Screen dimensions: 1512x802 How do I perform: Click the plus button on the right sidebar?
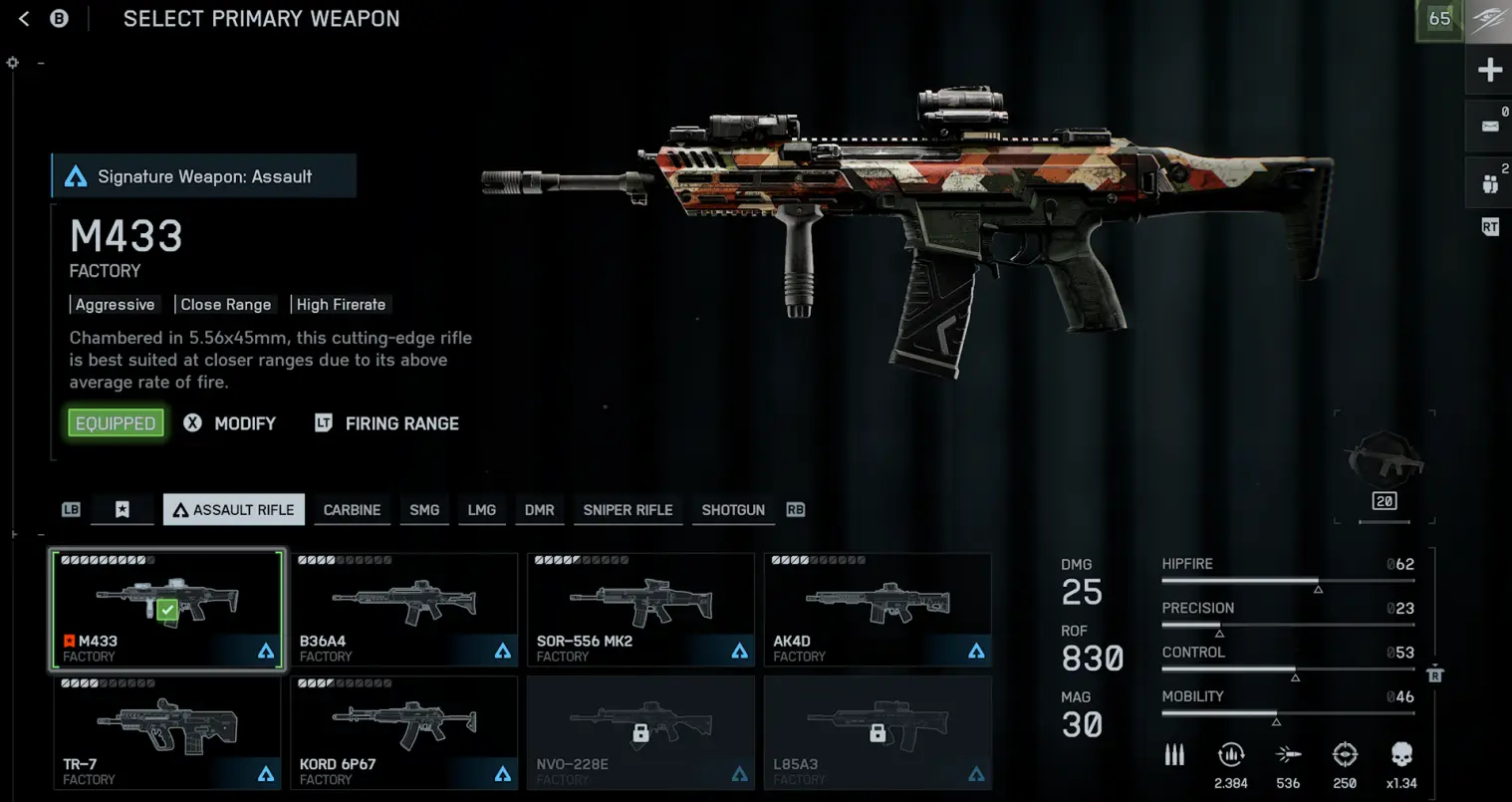point(1490,70)
